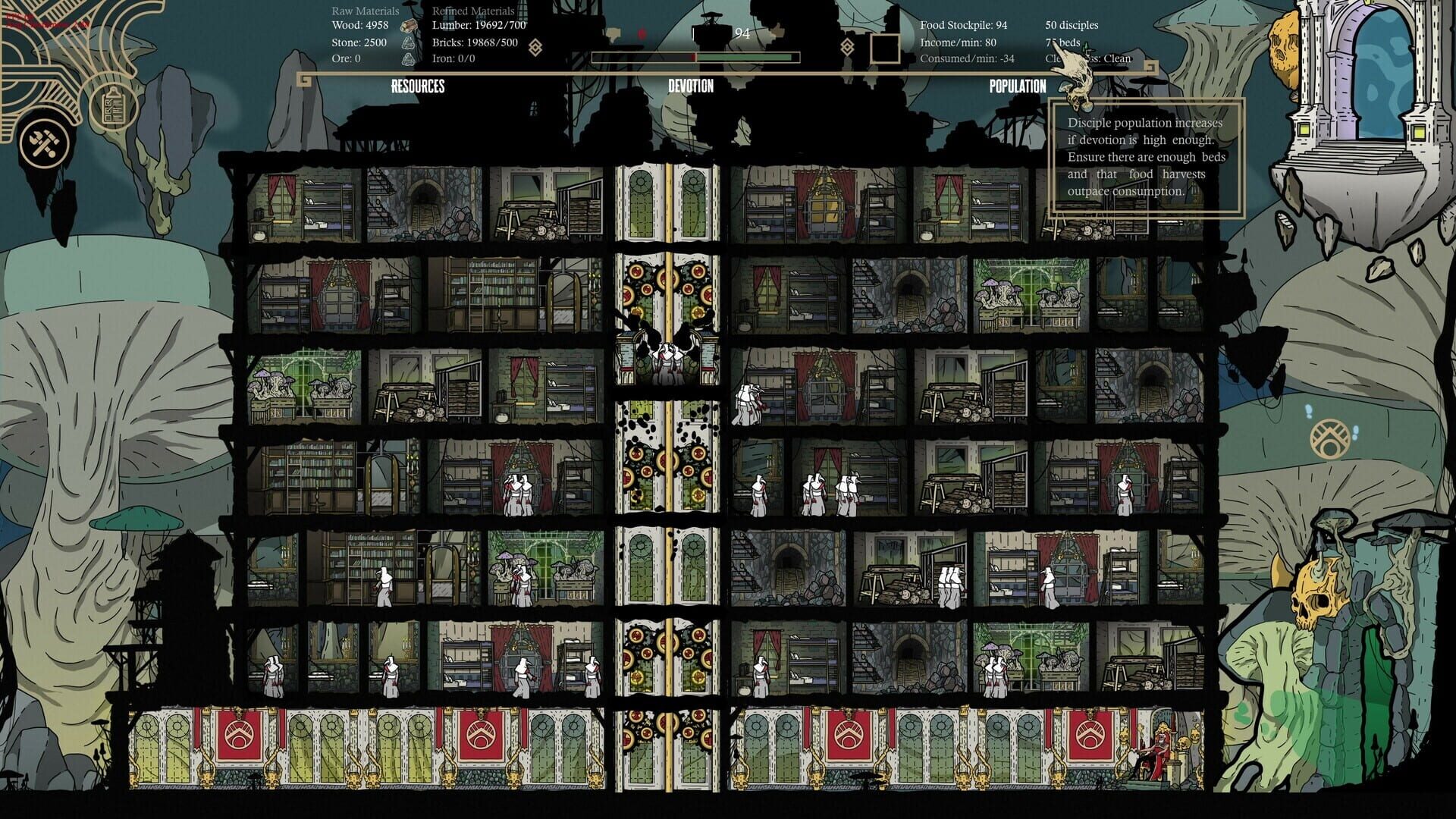
Task: Toggle the empty square frame near Food Stockpile
Action: click(x=886, y=47)
